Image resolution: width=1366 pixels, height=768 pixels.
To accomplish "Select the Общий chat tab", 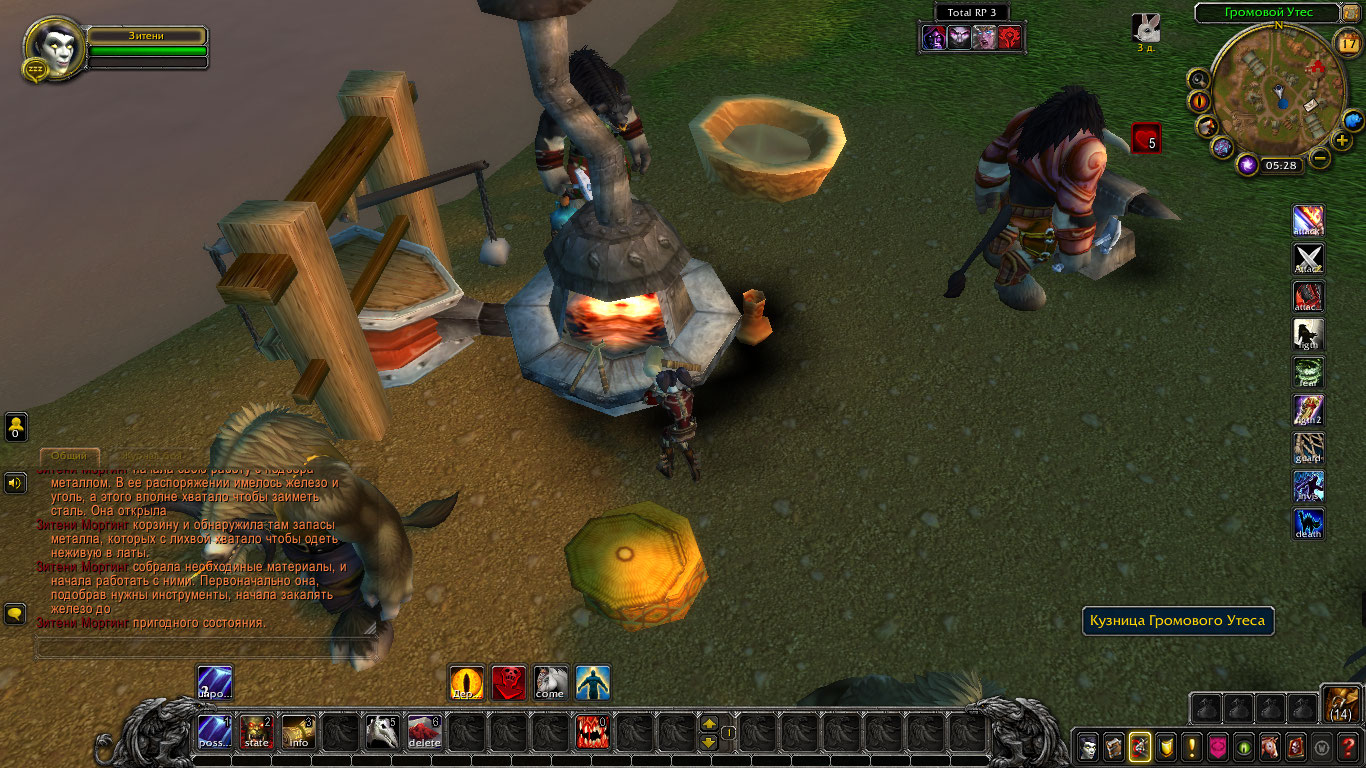I will point(69,455).
